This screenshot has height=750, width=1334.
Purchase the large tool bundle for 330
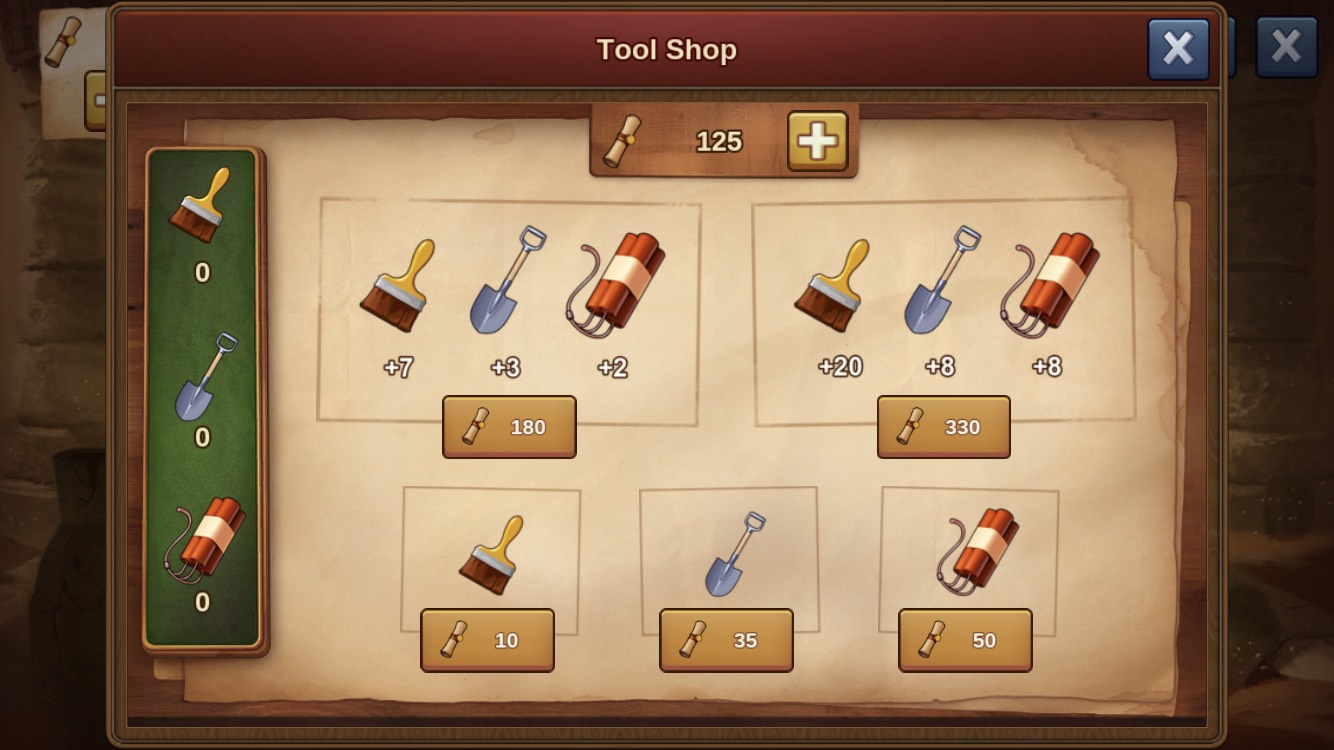pos(943,427)
